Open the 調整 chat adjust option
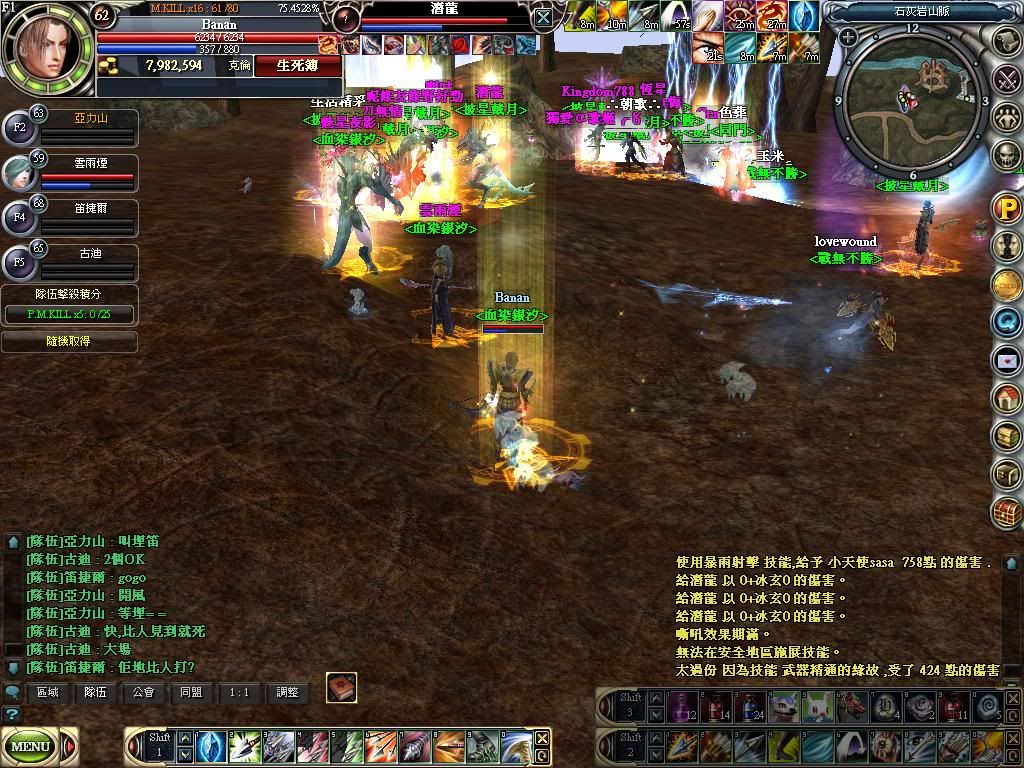Image resolution: width=1024 pixels, height=768 pixels. click(287, 691)
